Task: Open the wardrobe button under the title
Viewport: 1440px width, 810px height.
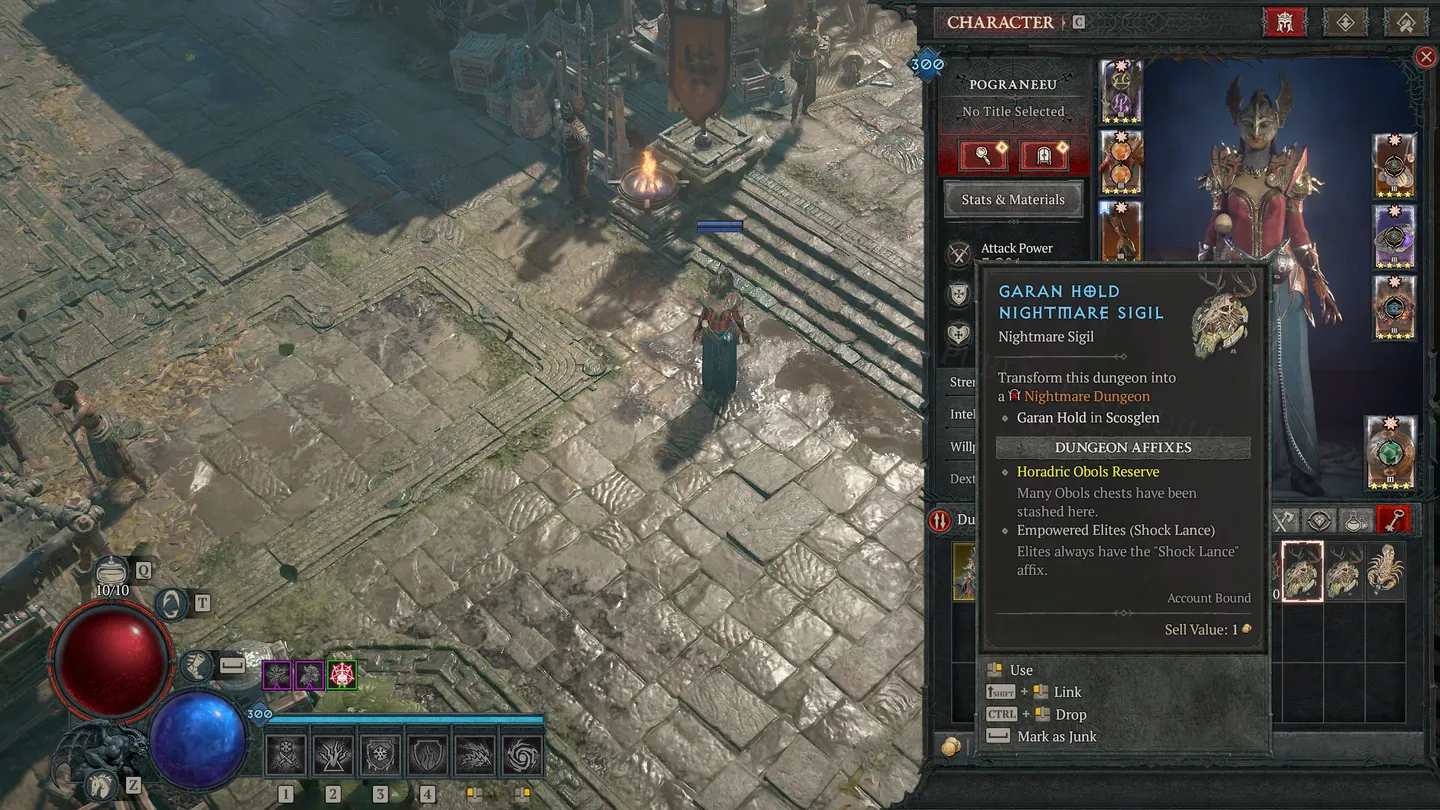Action: (x=1043, y=156)
